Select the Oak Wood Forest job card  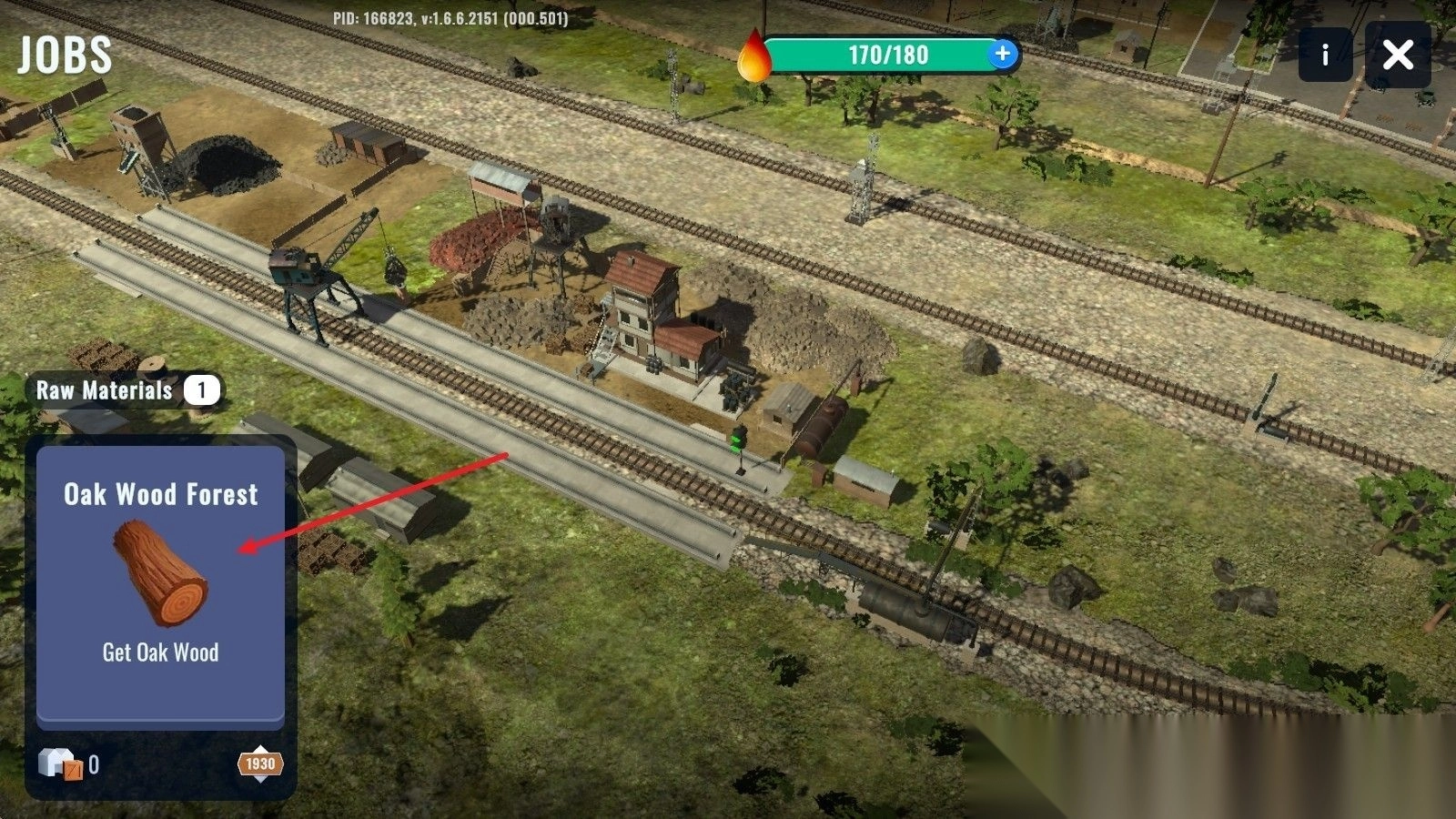(x=160, y=582)
